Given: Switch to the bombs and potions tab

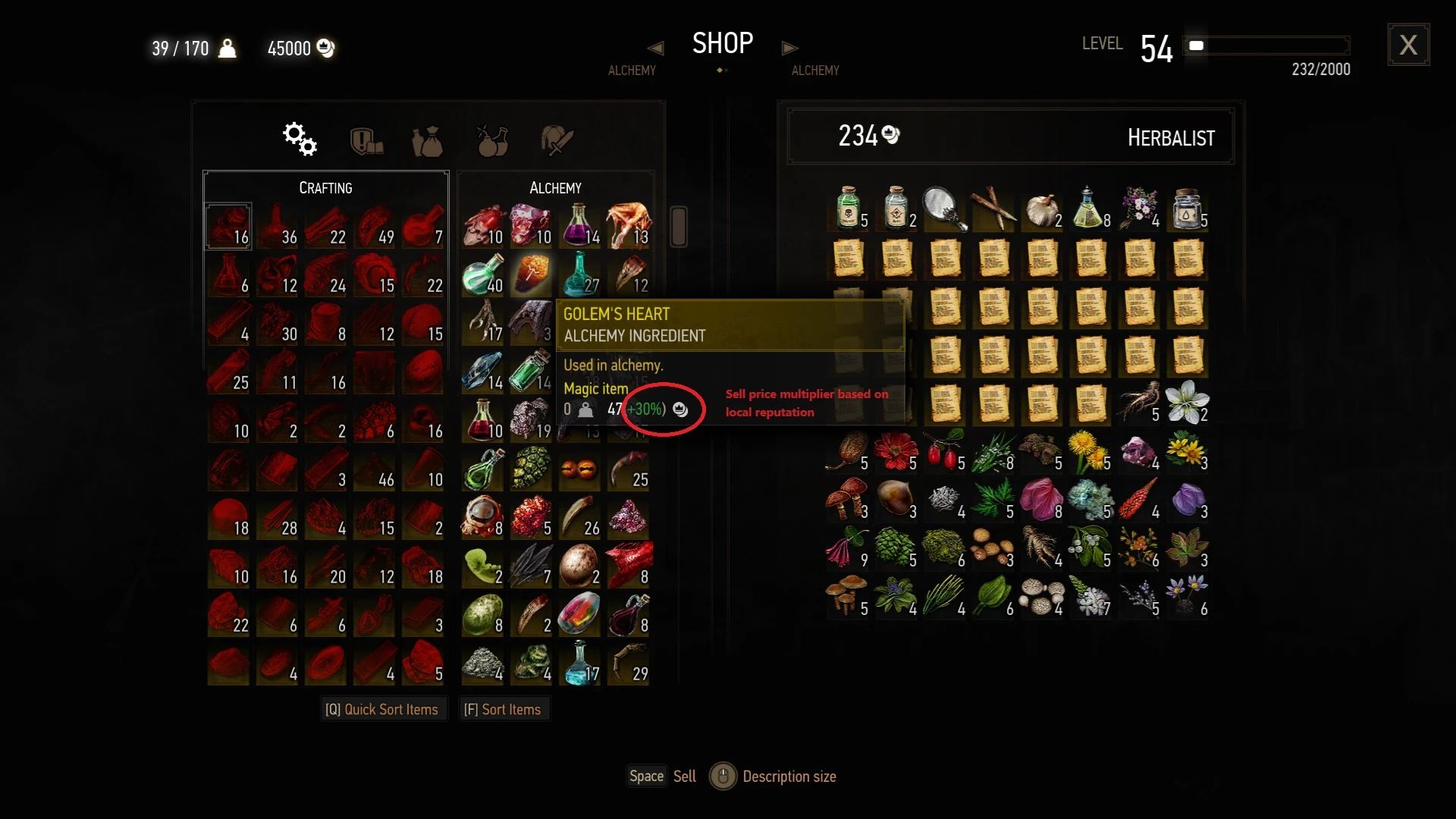Looking at the screenshot, I should click(491, 141).
